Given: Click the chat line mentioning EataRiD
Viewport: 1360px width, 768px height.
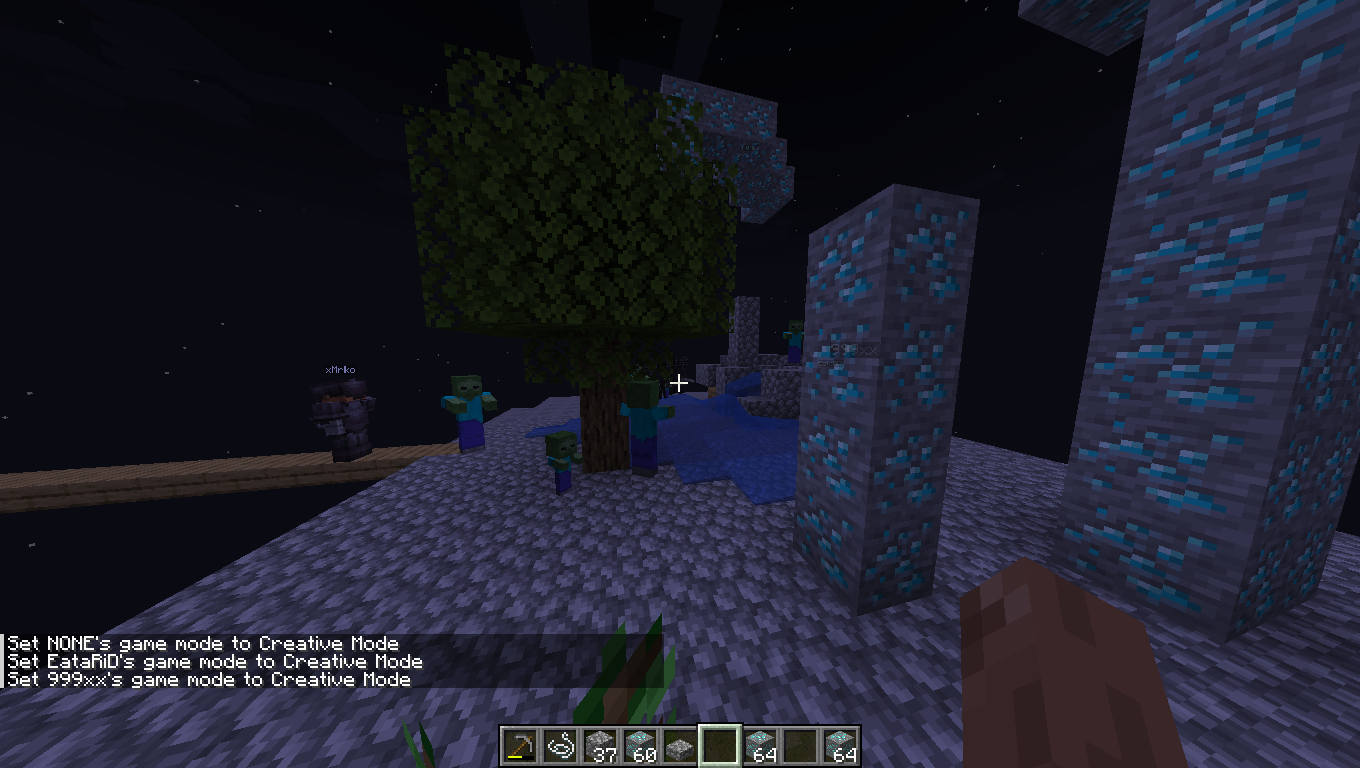Looking at the screenshot, I should pos(210,661).
